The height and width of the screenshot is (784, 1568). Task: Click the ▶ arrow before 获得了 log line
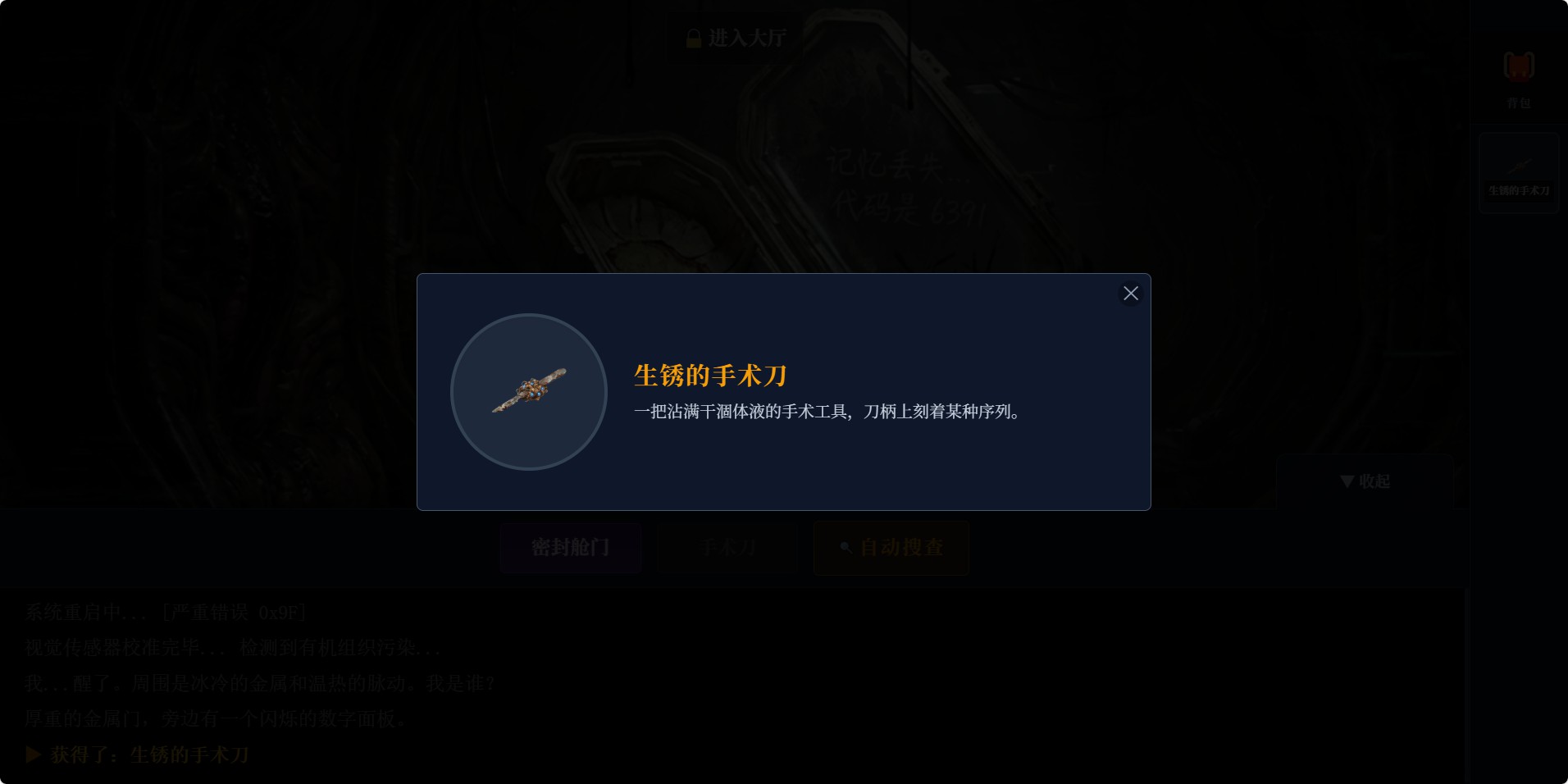(33, 754)
